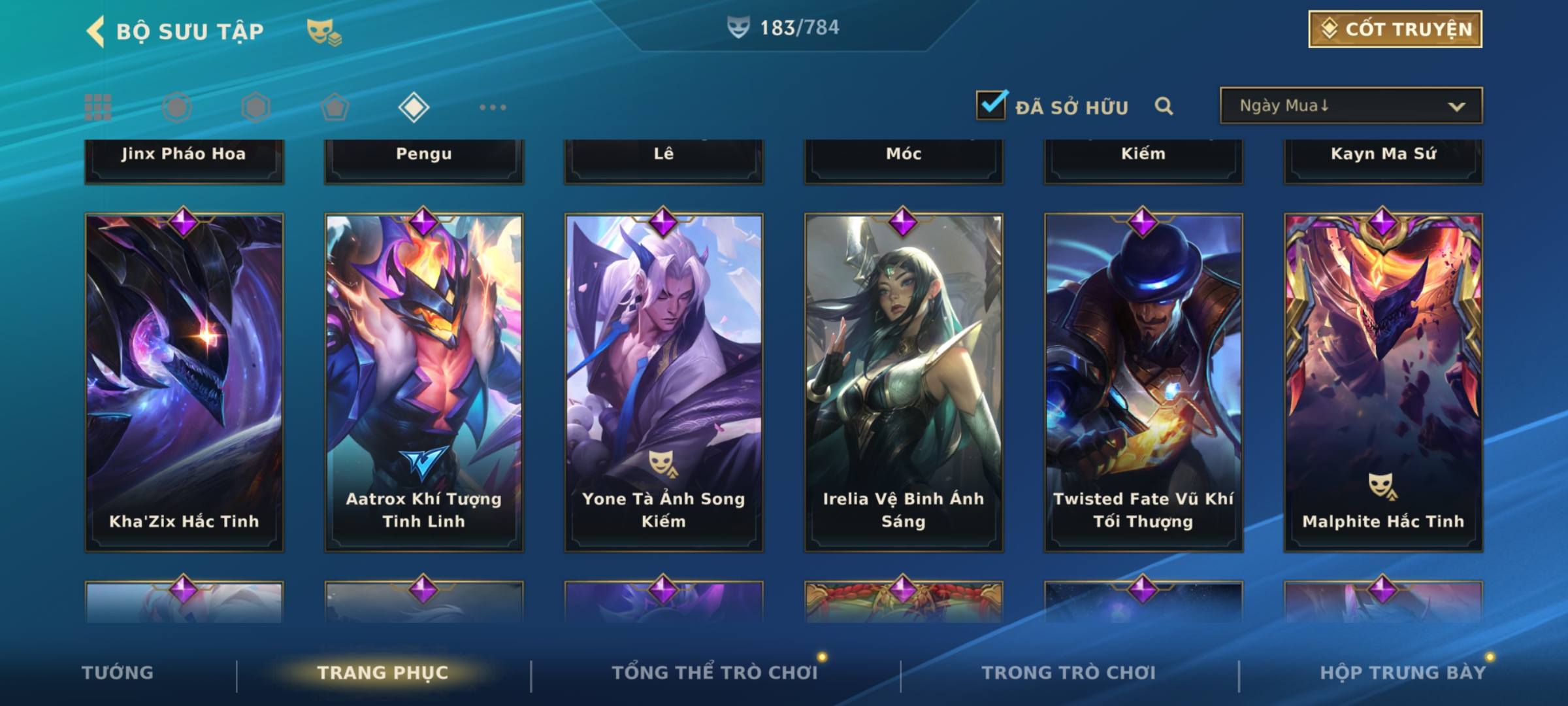Show all skins with grid filter icon
Screen dimensions: 1568x706
(98, 107)
